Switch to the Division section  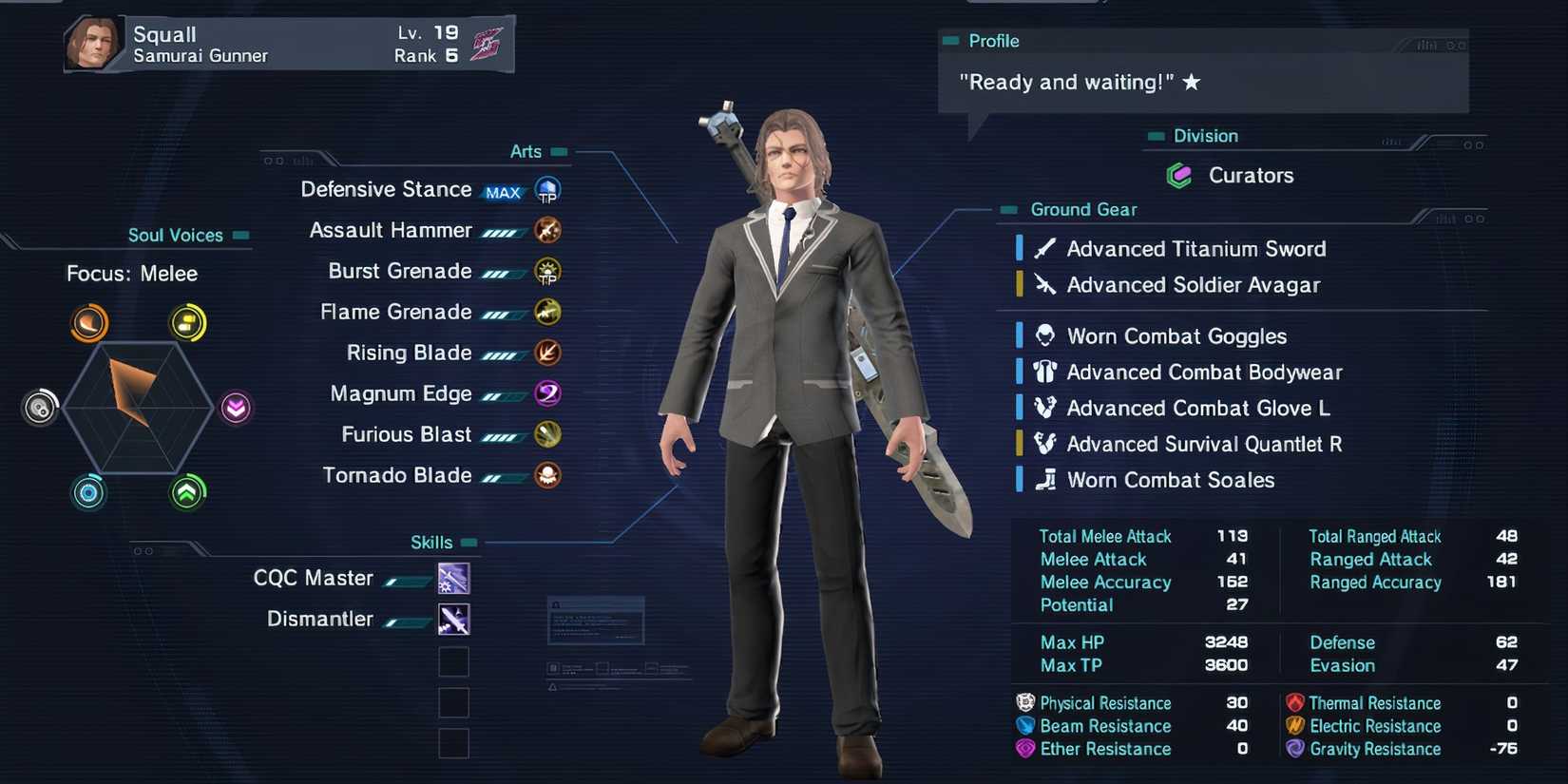1206,136
